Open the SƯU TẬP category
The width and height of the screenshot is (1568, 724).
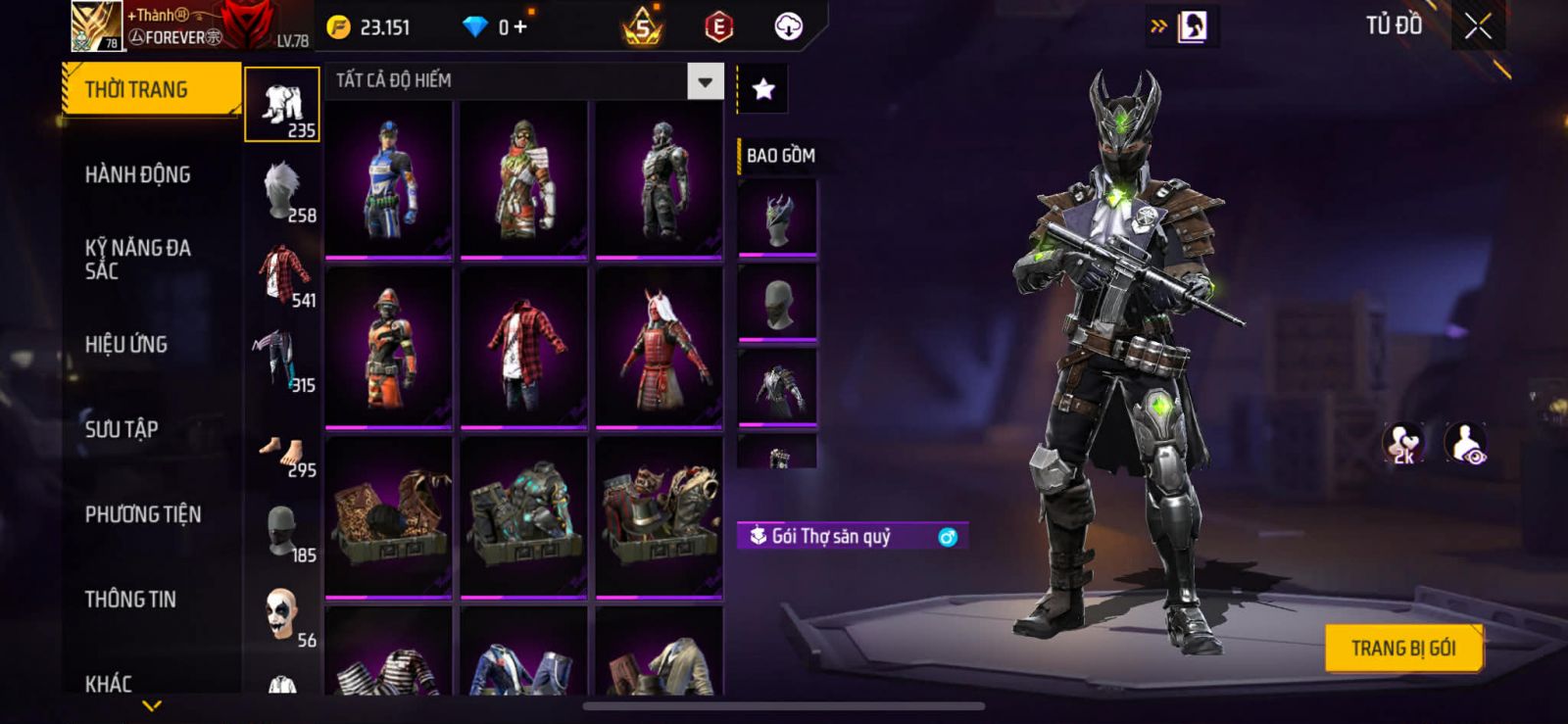click(122, 429)
